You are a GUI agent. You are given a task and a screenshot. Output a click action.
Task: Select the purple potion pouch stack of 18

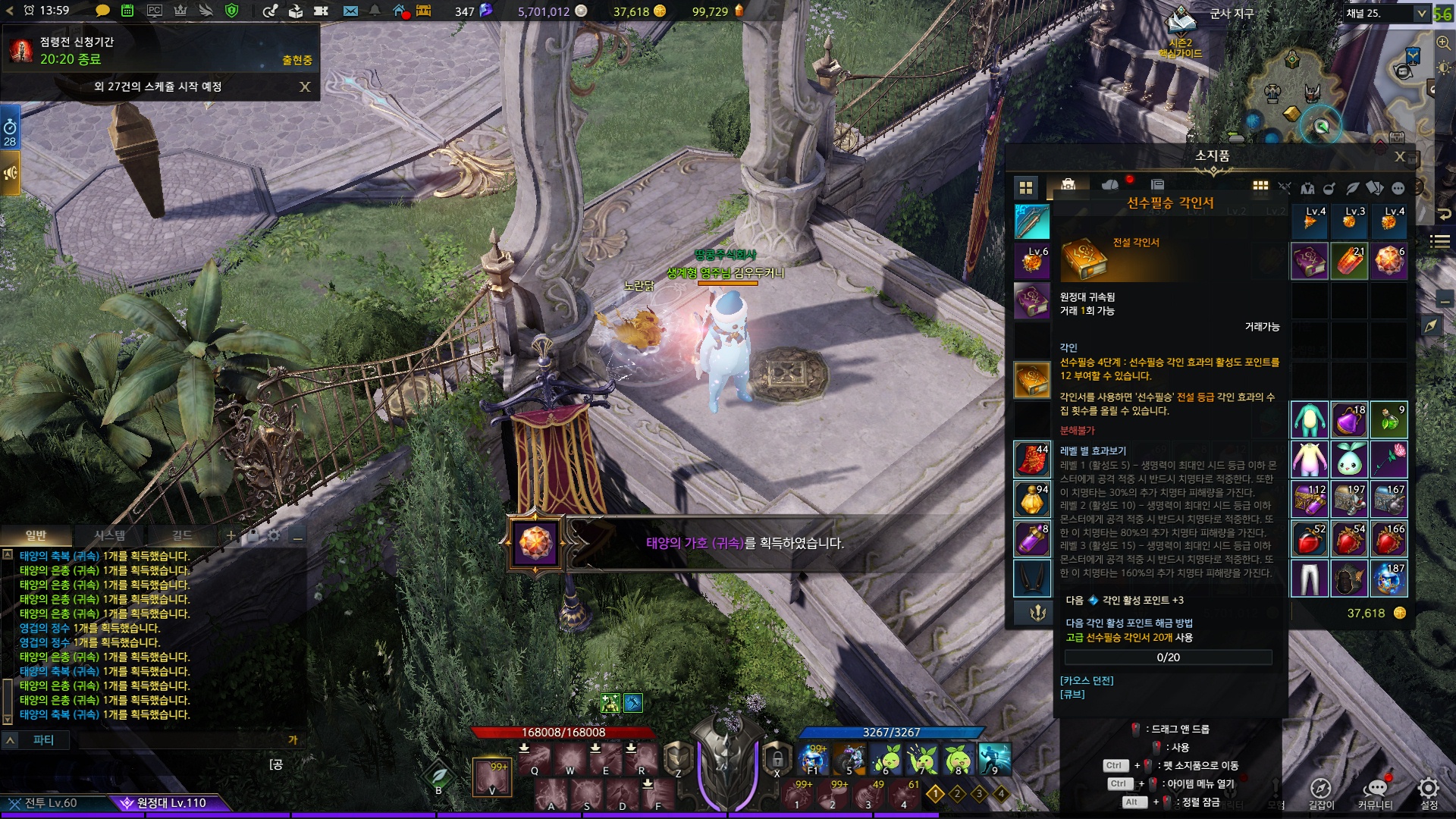coord(1350,420)
